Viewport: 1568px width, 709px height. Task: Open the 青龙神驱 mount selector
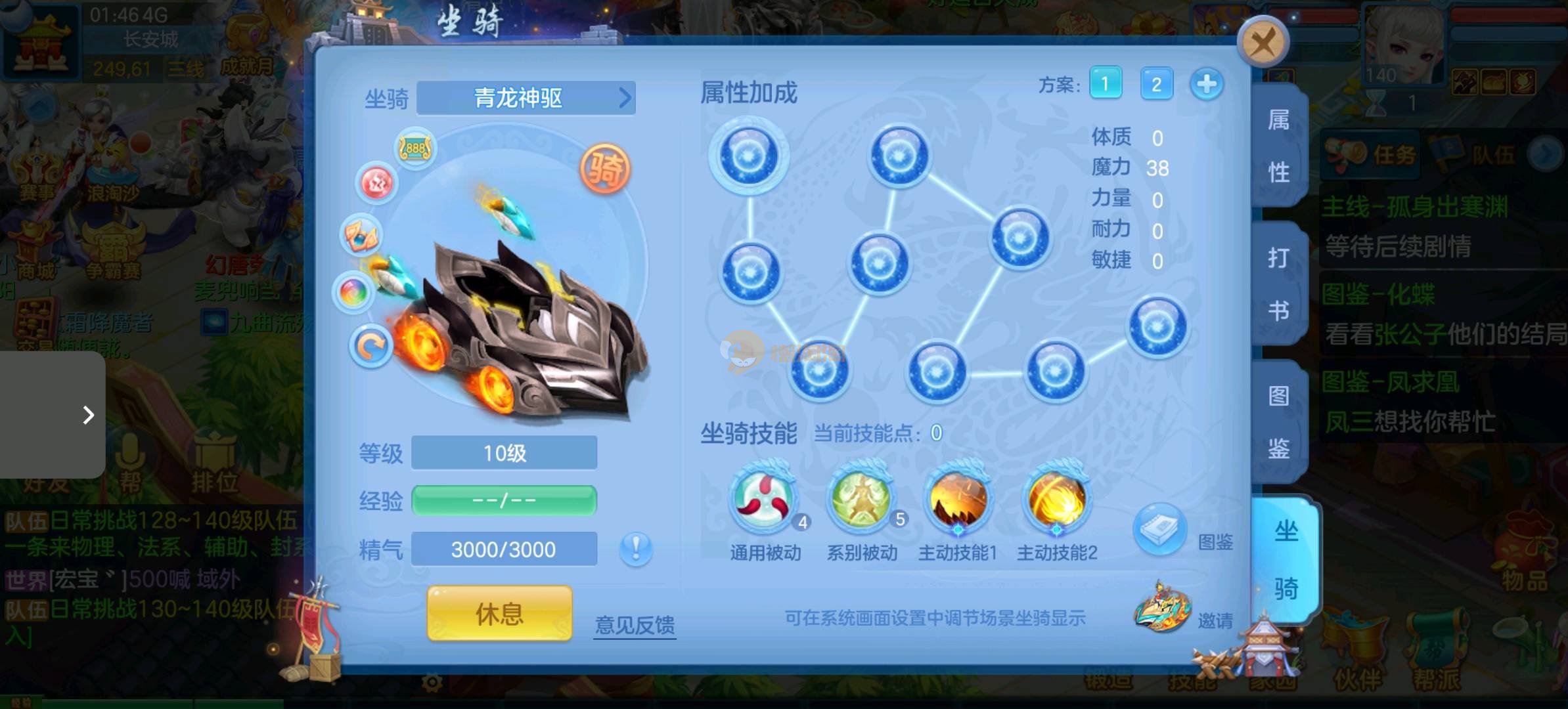pyautogui.click(x=526, y=98)
